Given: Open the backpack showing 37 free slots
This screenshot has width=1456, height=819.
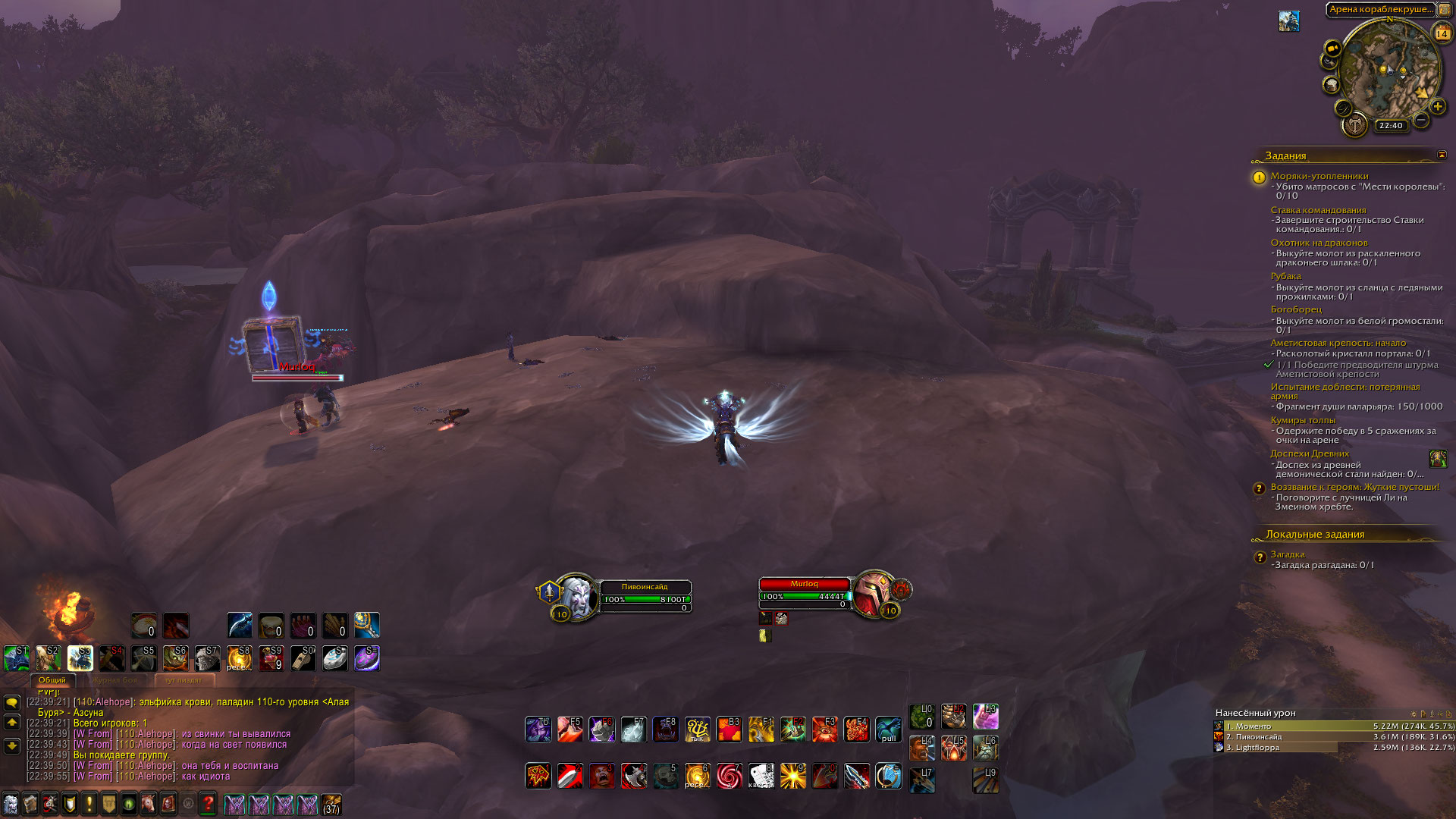Looking at the screenshot, I should pyautogui.click(x=331, y=804).
